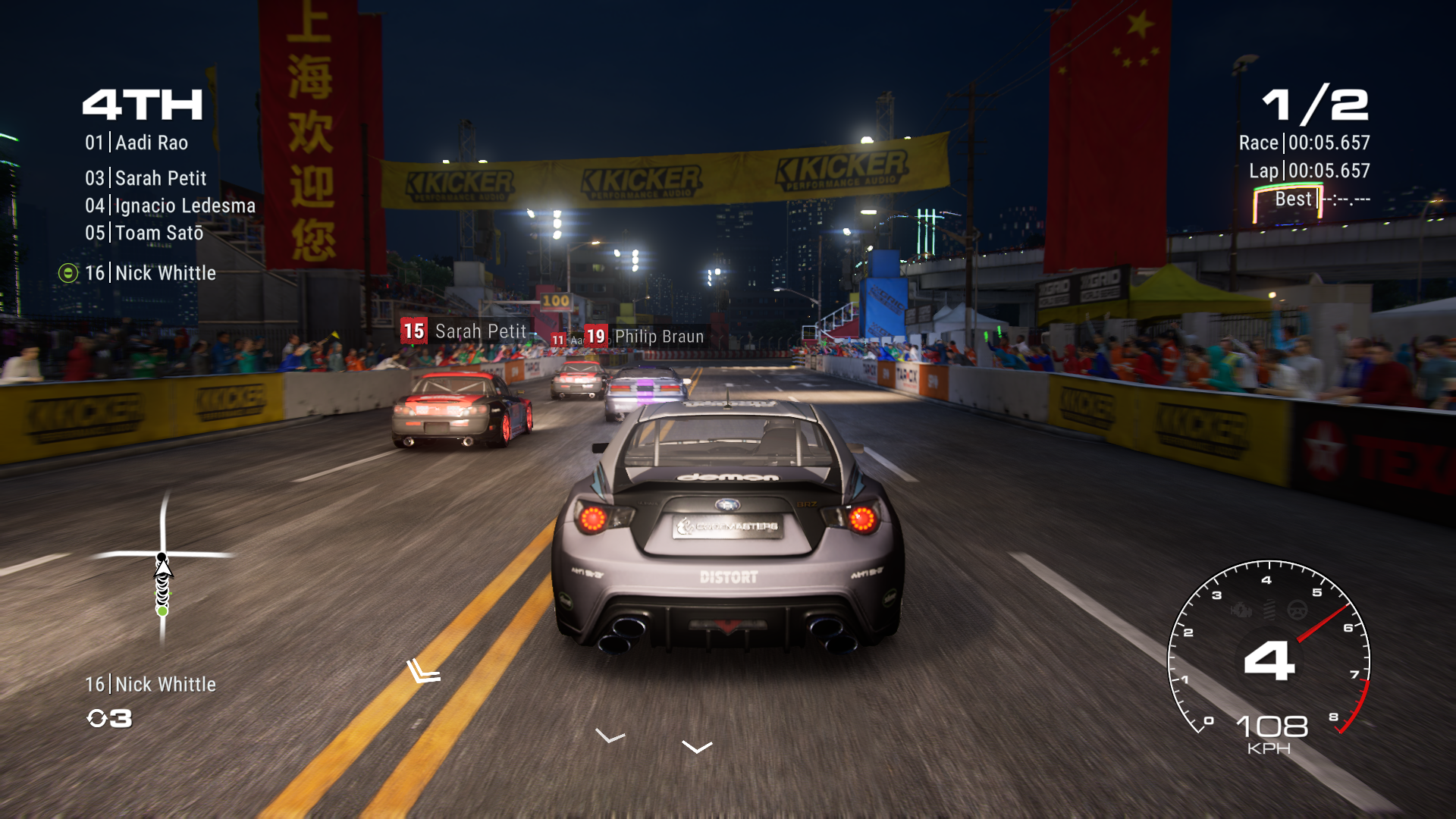Pick the Toam Sato standings entry
Image resolution: width=1456 pixels, height=819 pixels.
coord(144,233)
